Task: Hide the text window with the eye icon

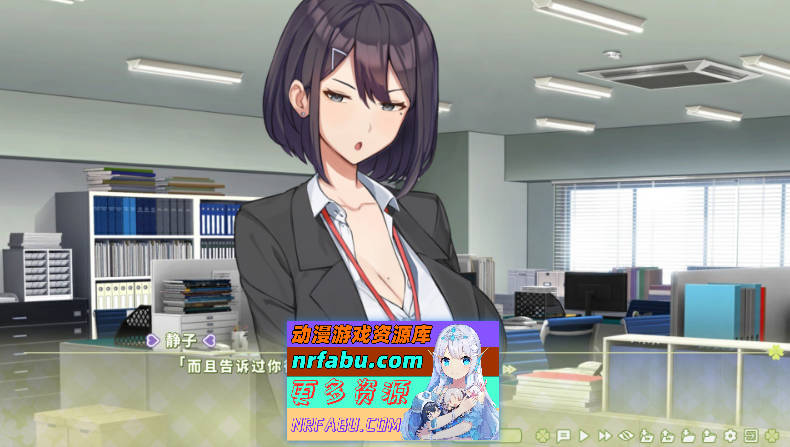Action: [627, 436]
